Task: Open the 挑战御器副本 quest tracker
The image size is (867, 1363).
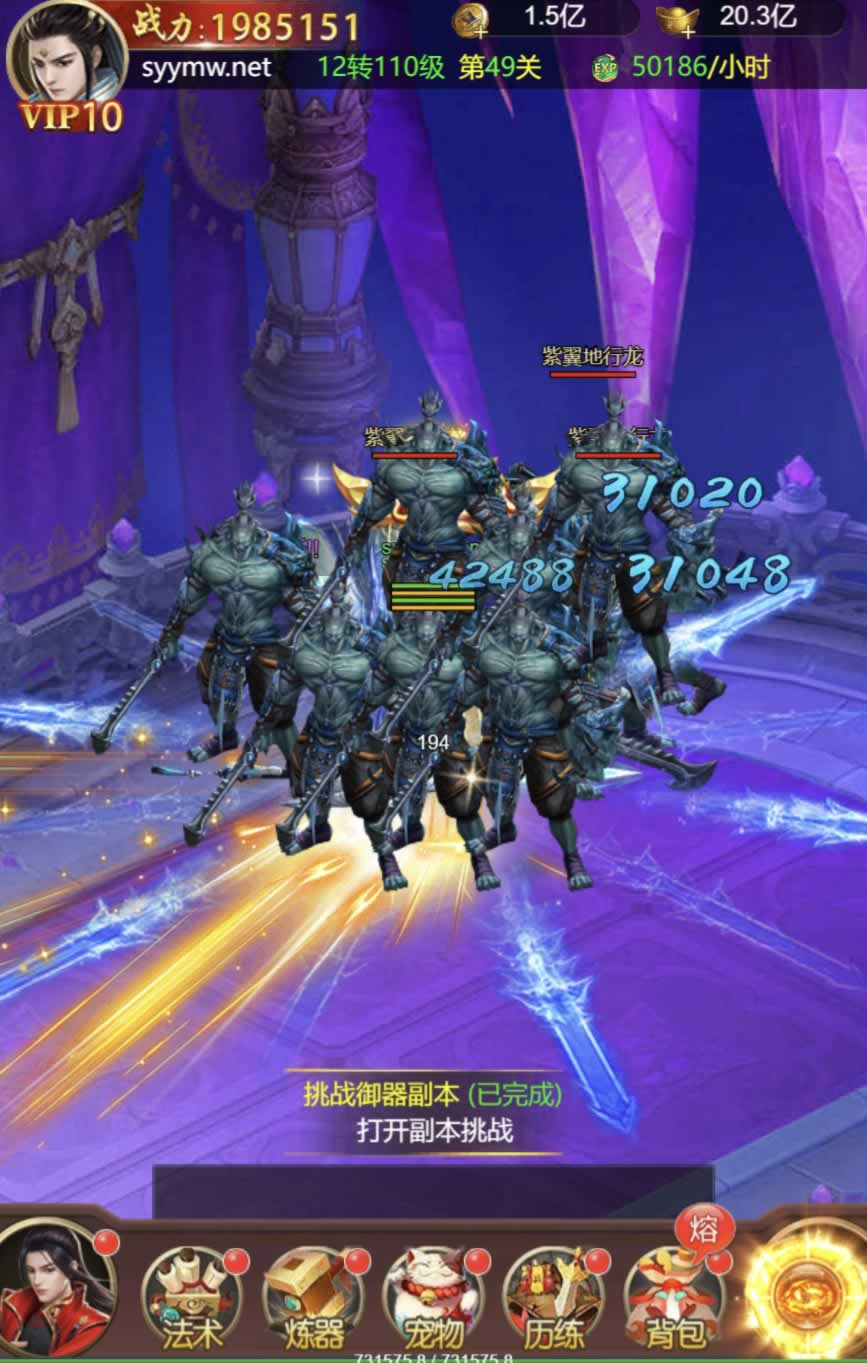Action: (433, 1112)
